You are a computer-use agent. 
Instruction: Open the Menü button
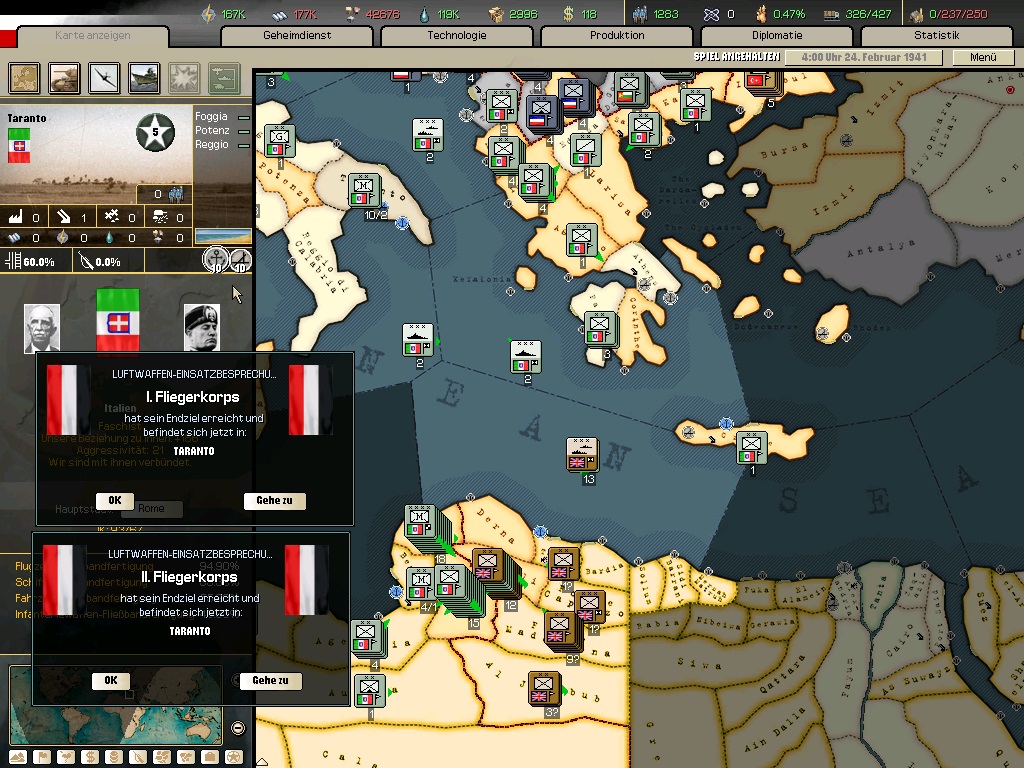983,58
